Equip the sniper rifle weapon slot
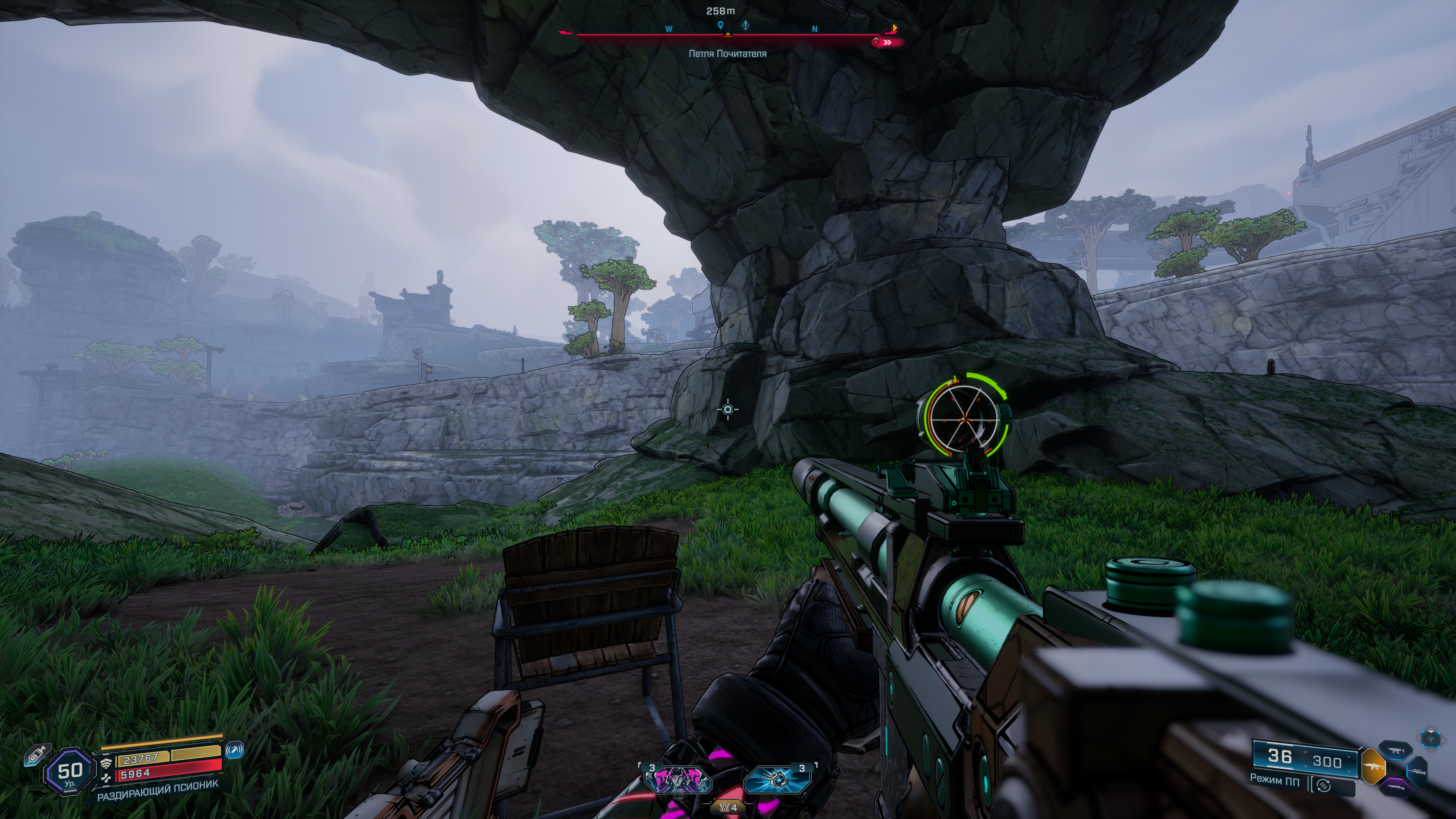The image size is (1456, 819). tap(1418, 772)
